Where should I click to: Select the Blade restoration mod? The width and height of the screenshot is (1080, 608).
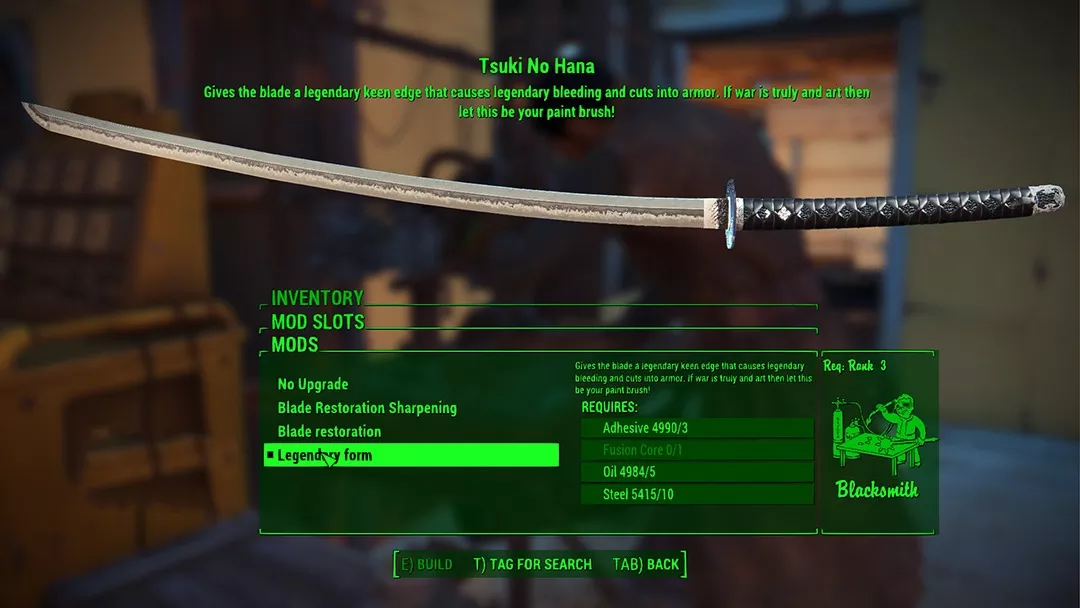[x=329, y=432]
